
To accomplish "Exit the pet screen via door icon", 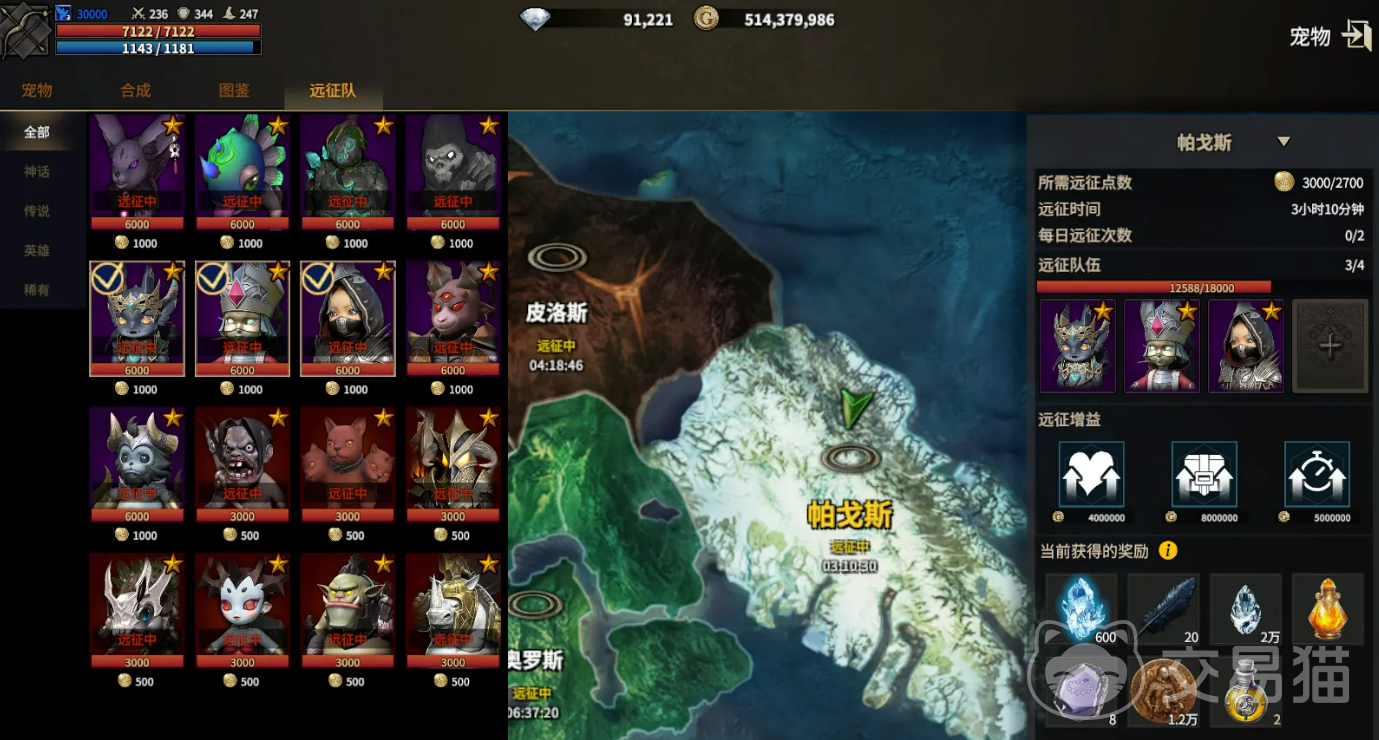I will pos(1356,36).
